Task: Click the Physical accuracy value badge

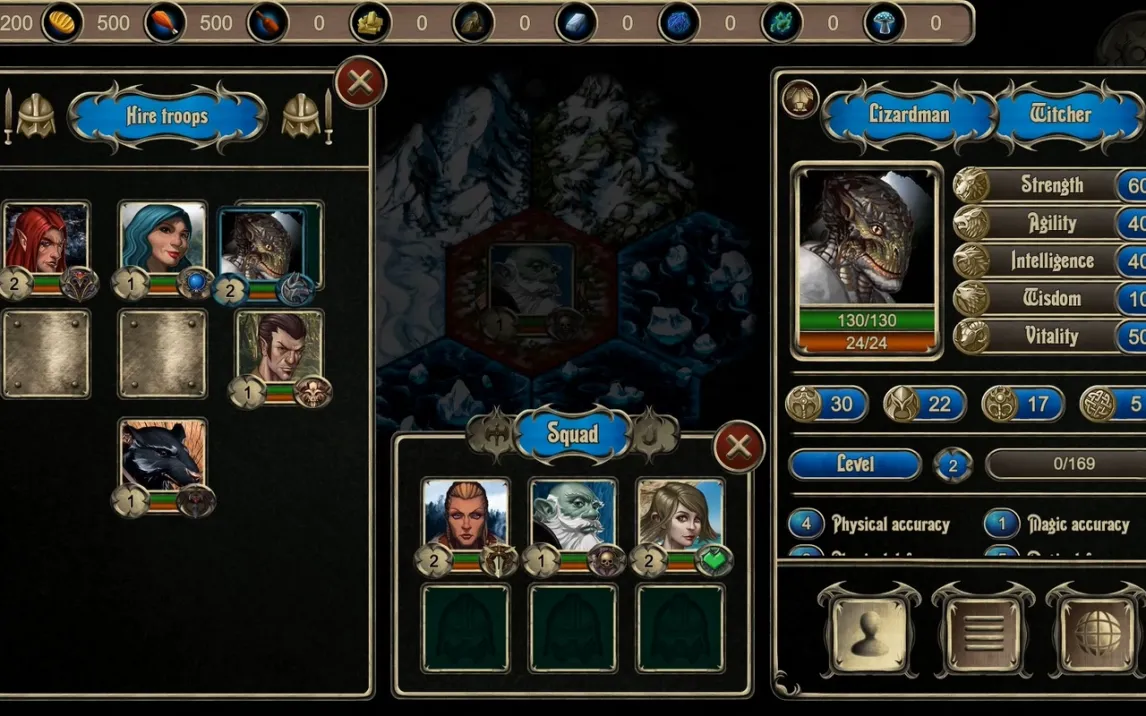Action: point(806,524)
